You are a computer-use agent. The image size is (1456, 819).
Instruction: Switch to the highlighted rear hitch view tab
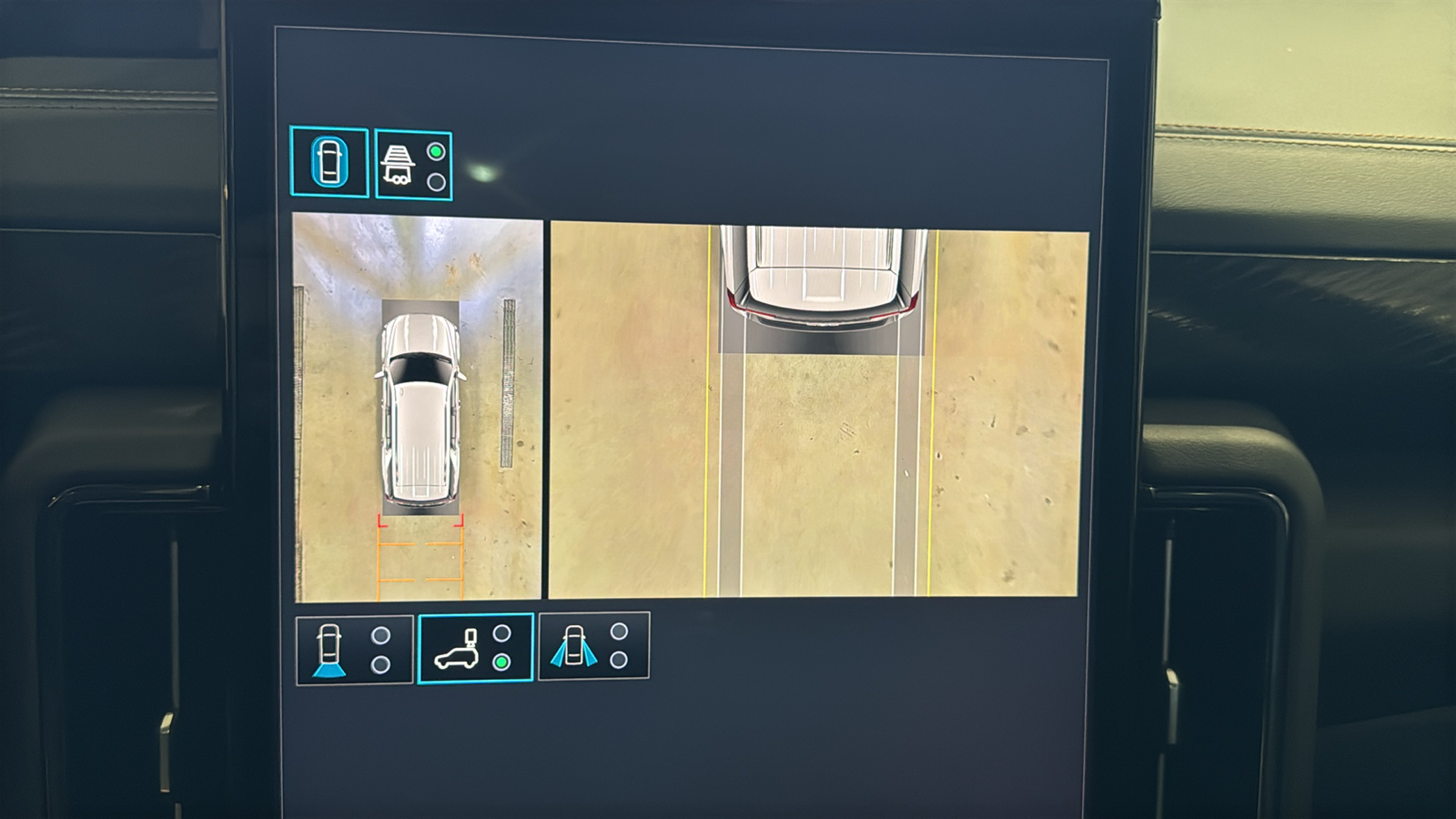tap(474, 646)
